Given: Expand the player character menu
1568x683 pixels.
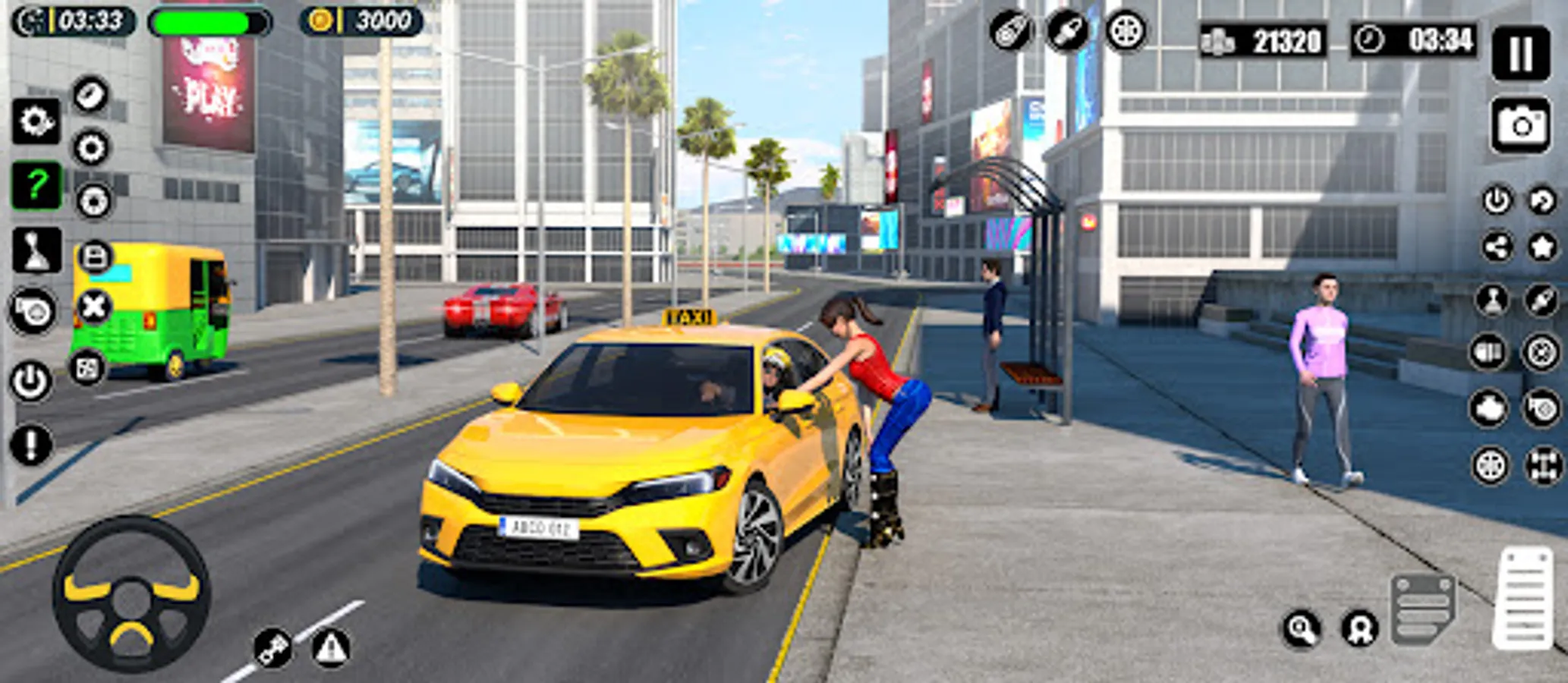Looking at the screenshot, I should [x=1494, y=301].
